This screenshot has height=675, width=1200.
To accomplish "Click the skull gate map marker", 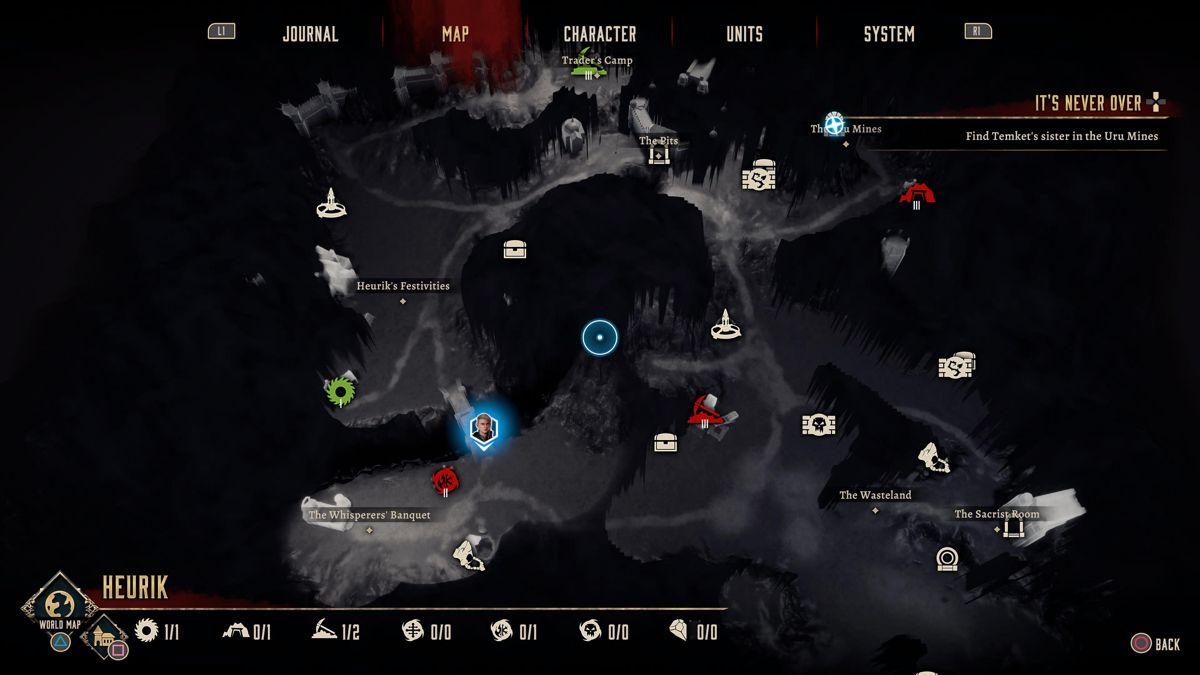I will point(818,425).
